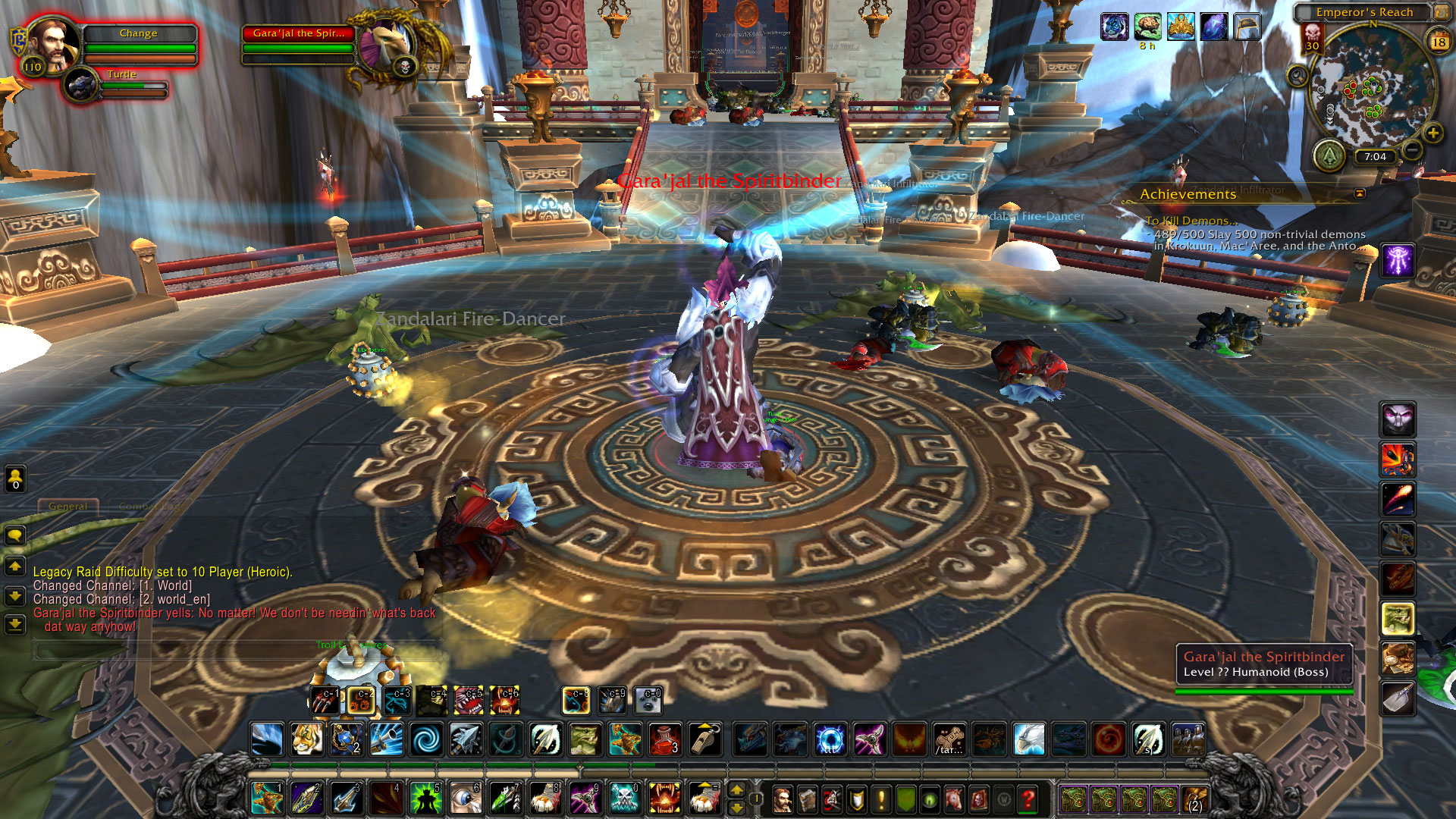Zoom in the minimap with plus button
The width and height of the screenshot is (1456, 819).
(1432, 133)
